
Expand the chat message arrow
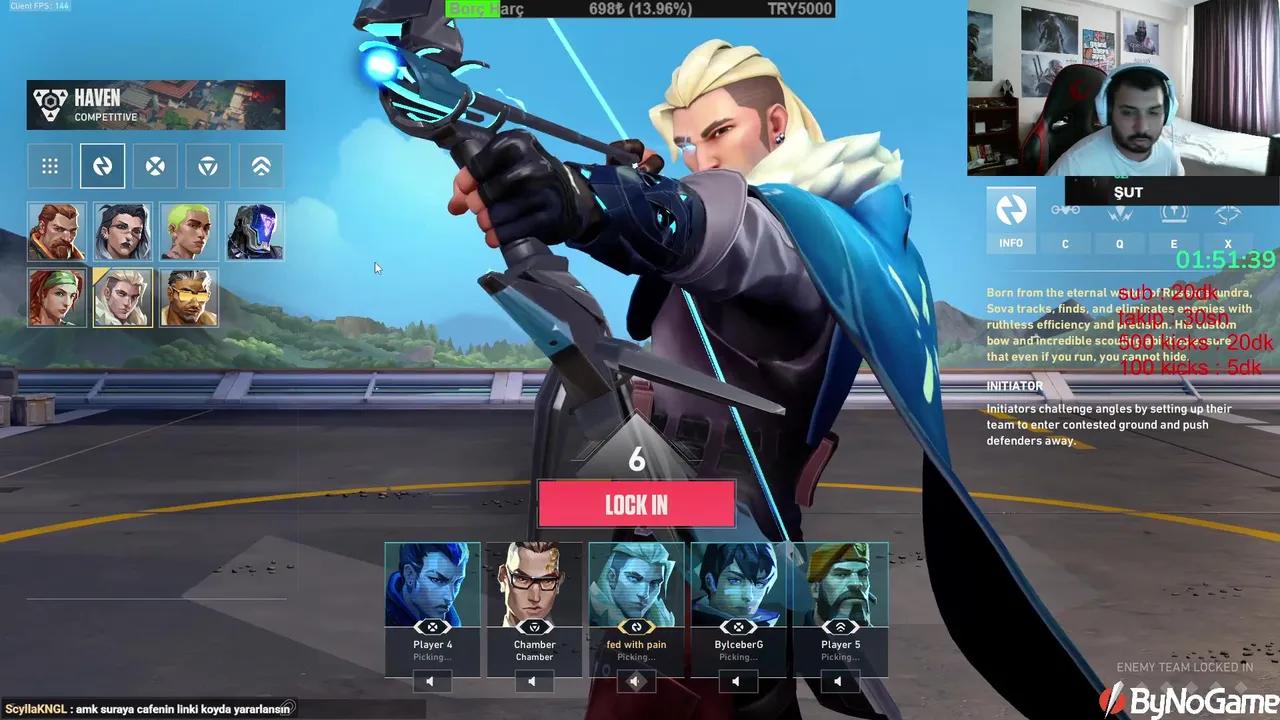tap(290, 707)
